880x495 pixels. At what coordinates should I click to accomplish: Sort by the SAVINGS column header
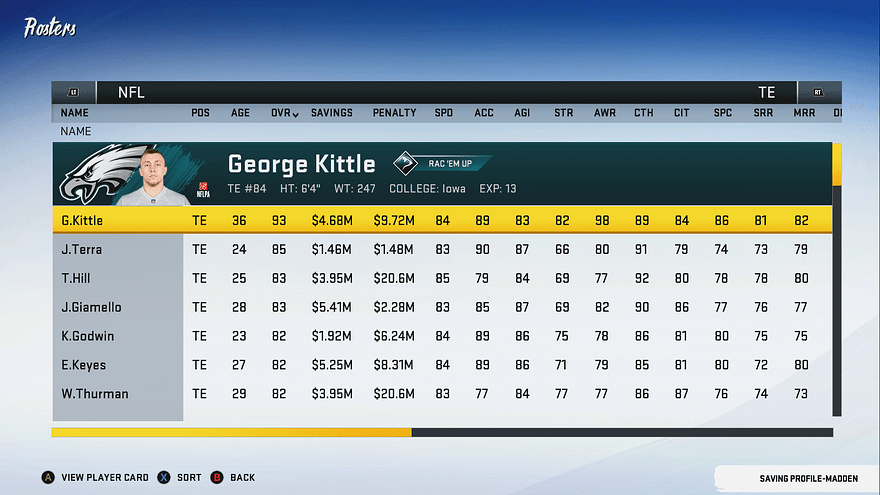click(331, 113)
